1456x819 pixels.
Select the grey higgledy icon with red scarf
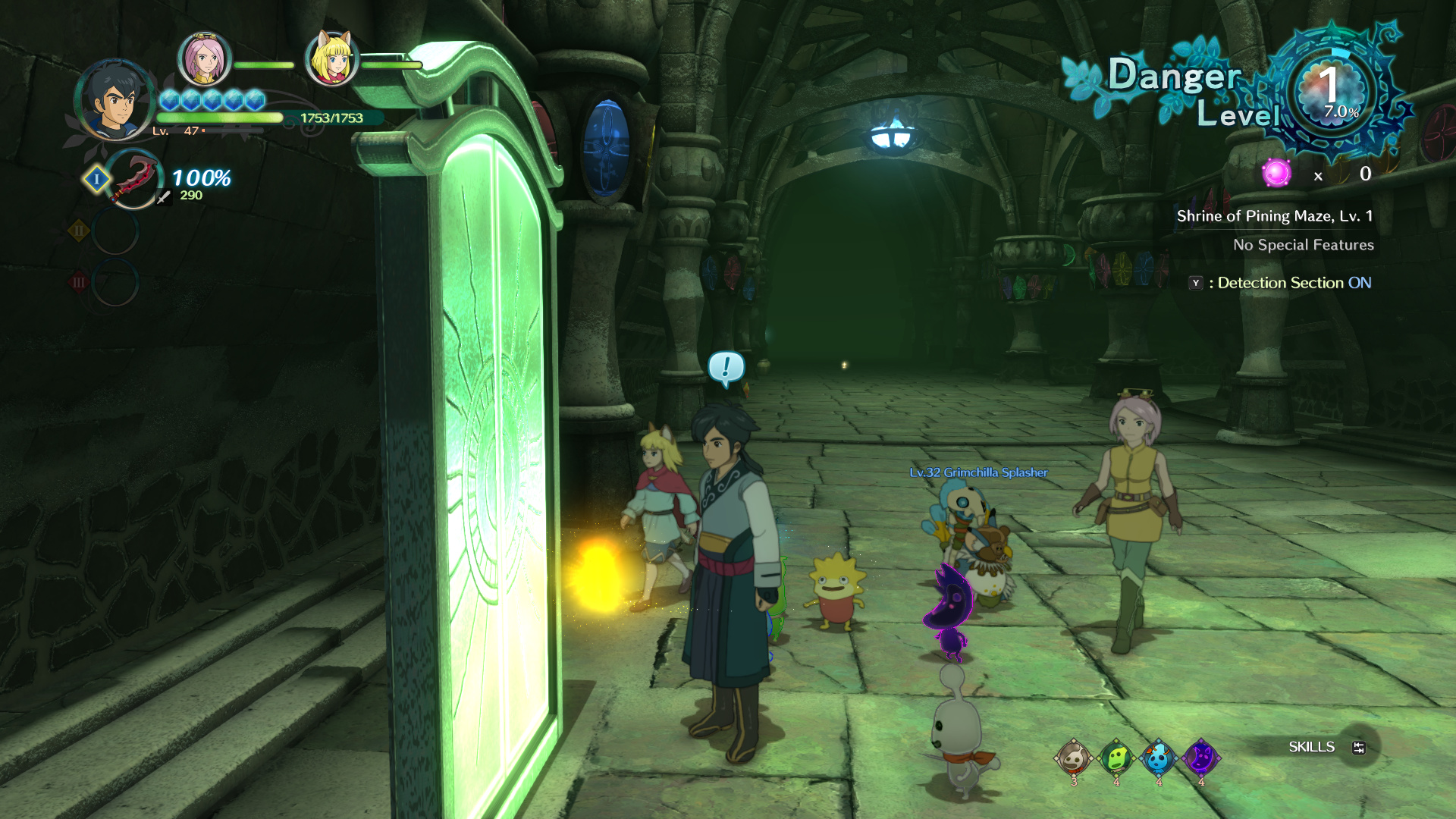coord(1073,757)
